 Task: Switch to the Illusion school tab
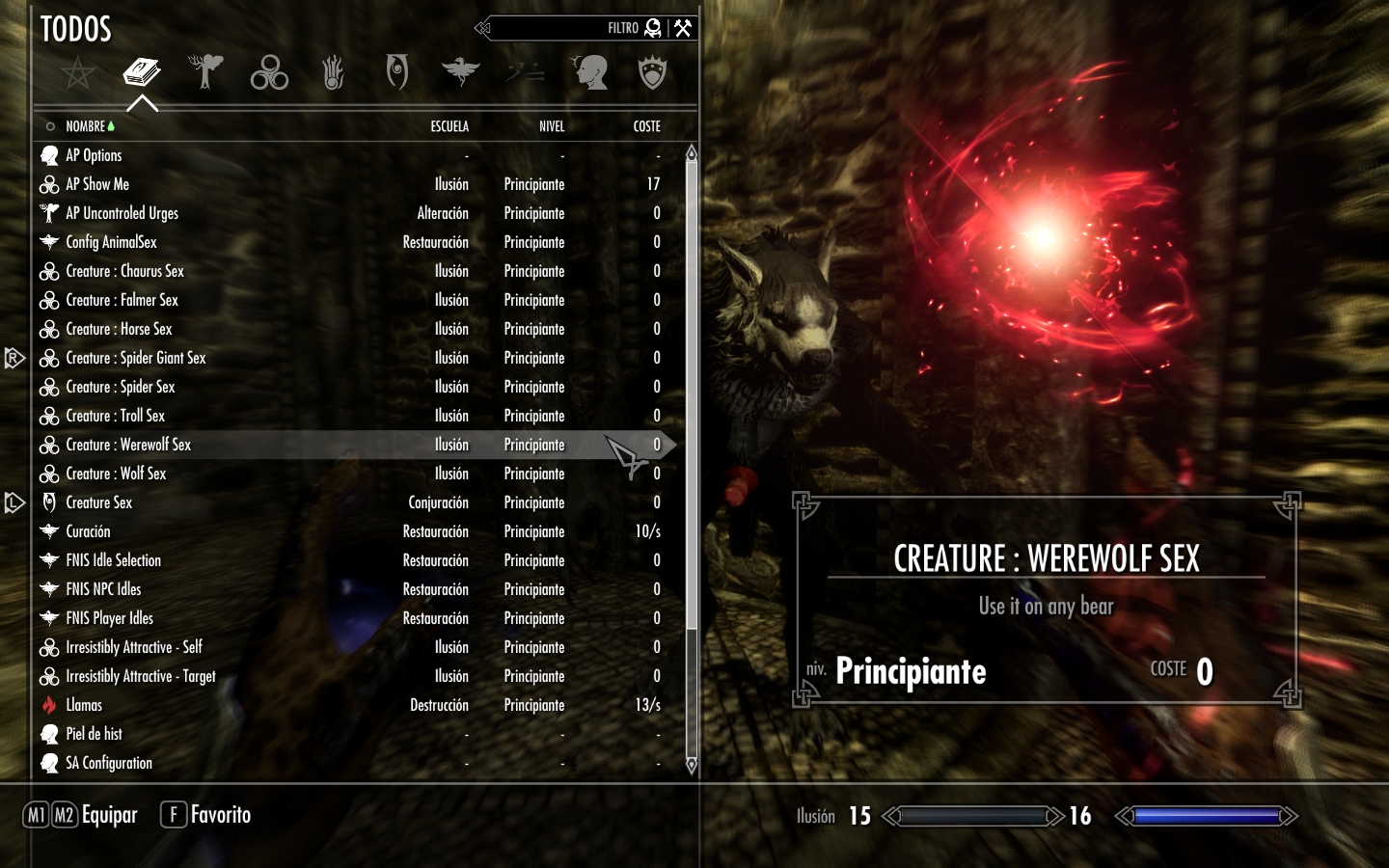point(269,72)
